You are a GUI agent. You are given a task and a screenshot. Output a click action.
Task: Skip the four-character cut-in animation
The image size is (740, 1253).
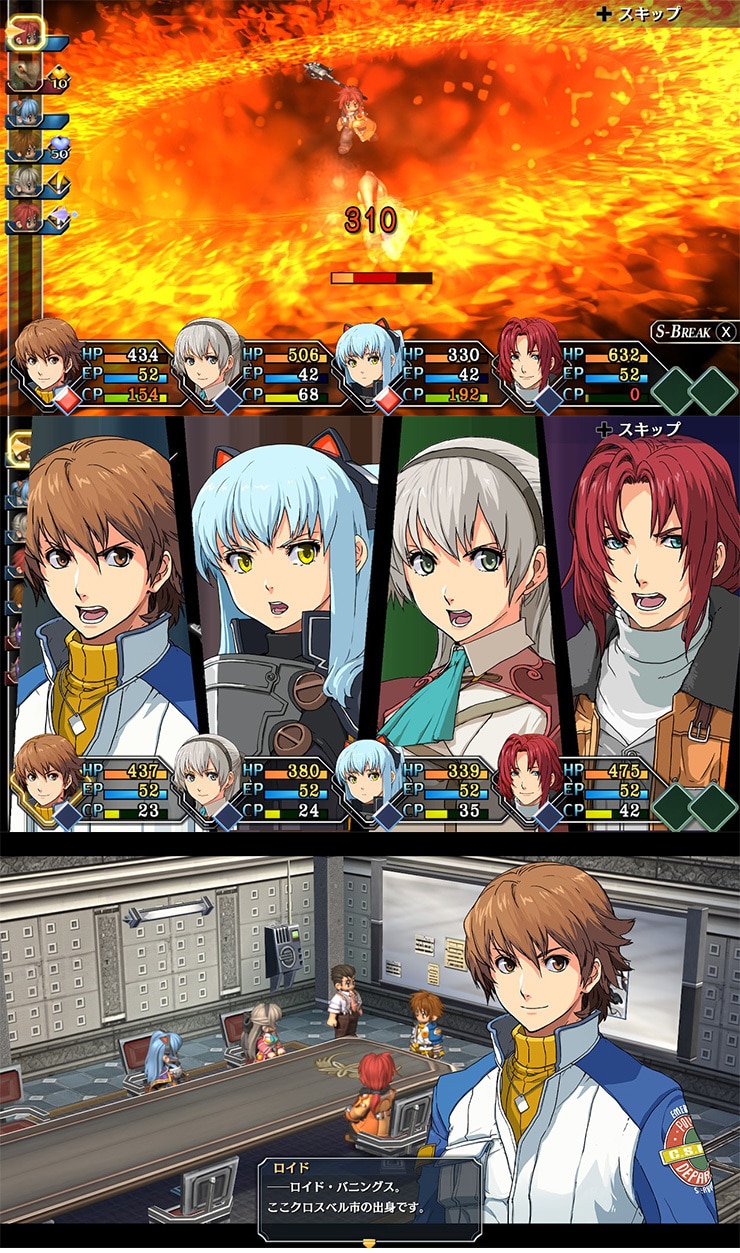point(638,429)
